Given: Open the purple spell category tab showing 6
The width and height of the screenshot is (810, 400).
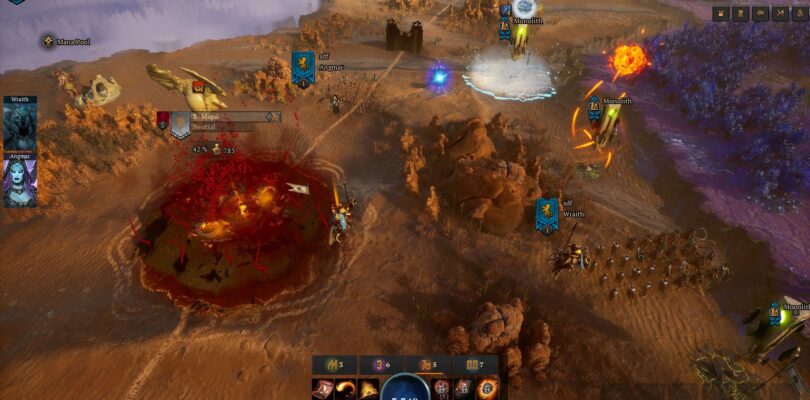Looking at the screenshot, I should (381, 366).
